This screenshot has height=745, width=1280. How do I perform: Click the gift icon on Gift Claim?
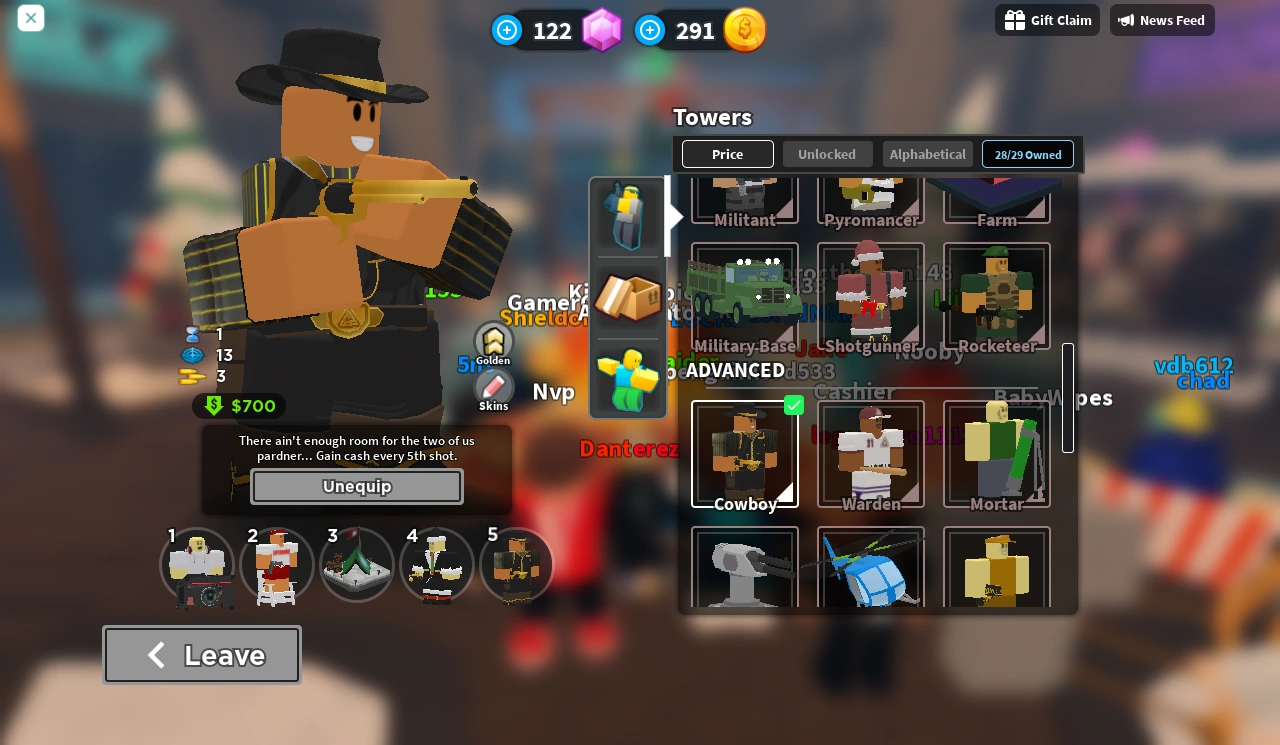[x=1016, y=20]
